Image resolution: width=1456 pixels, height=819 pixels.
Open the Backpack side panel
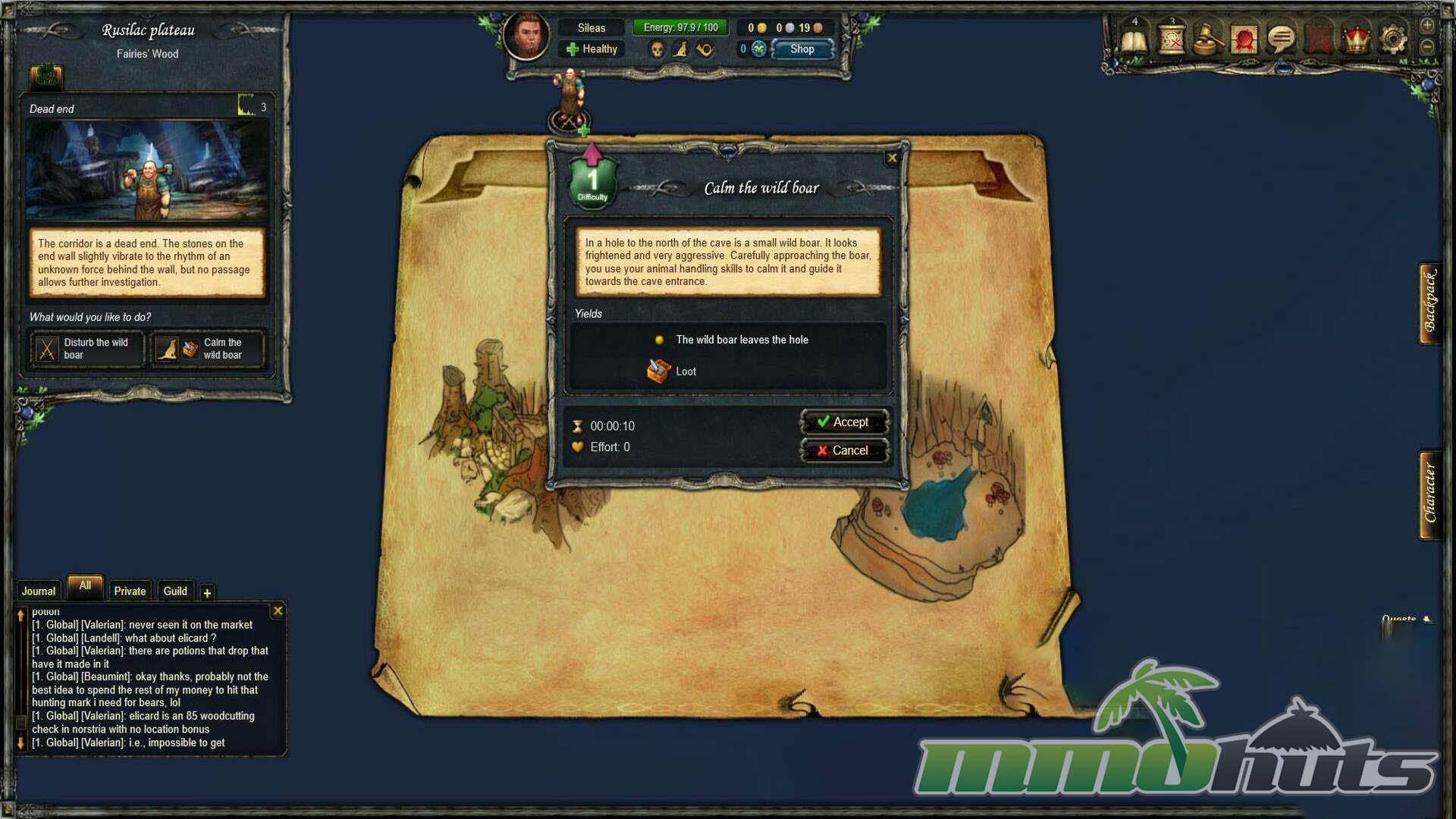(x=1430, y=303)
